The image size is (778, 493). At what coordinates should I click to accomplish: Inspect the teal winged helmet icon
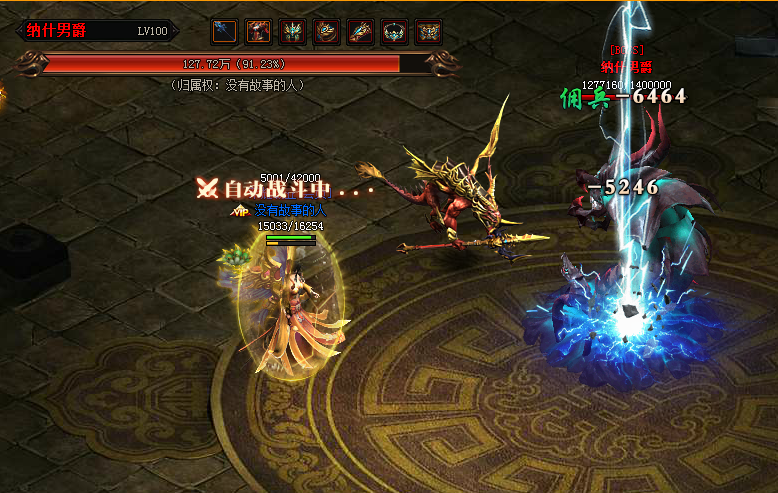click(293, 32)
